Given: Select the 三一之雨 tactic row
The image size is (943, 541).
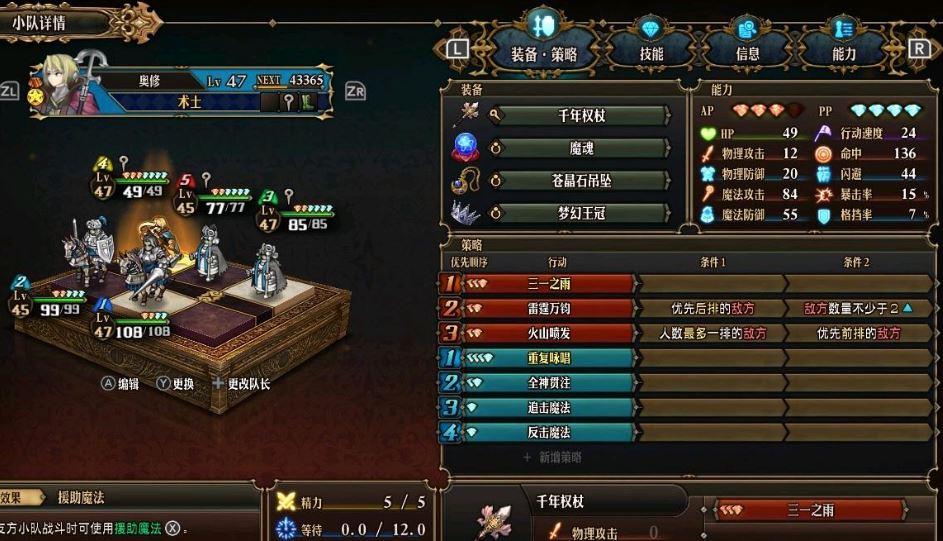Looking at the screenshot, I should click(x=548, y=284).
